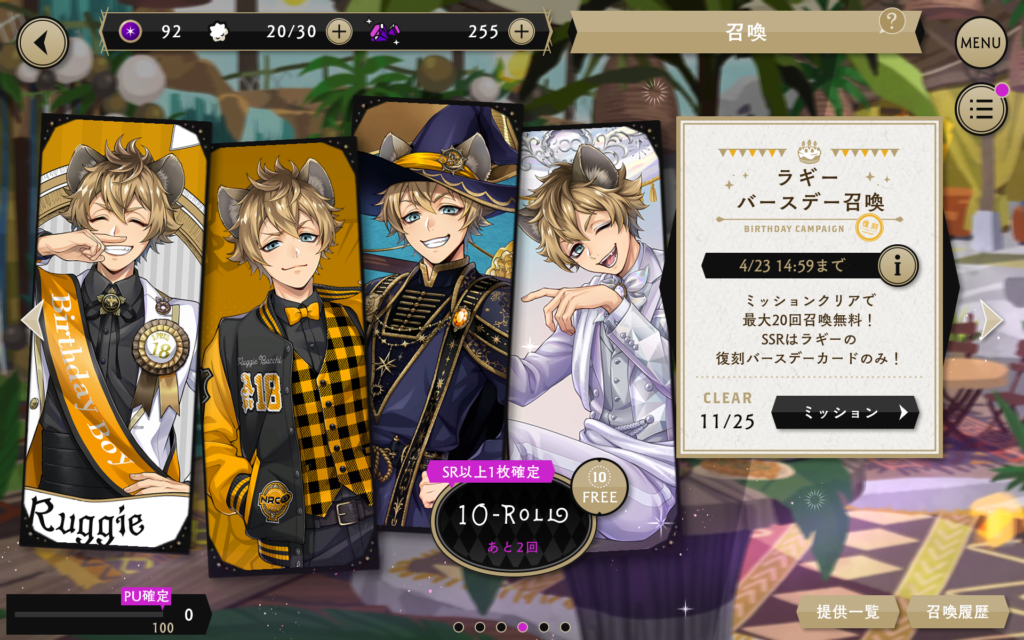1024x640 pixels.
Task: Select the white suit Ruggie card
Action: tap(590, 320)
